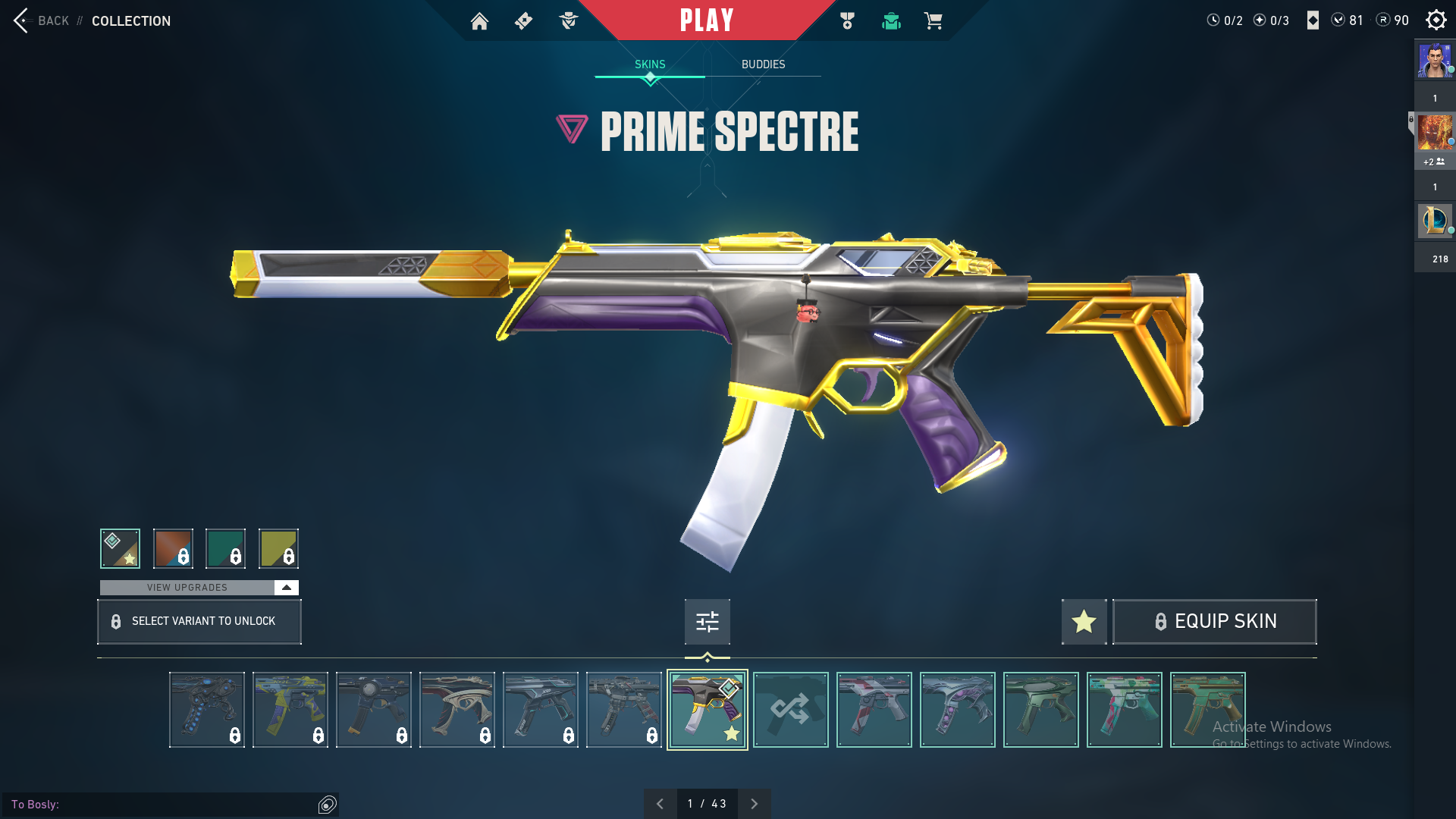Select the owned Prime Spectre thumbnail
The image size is (1456, 819).
pyautogui.click(x=707, y=710)
